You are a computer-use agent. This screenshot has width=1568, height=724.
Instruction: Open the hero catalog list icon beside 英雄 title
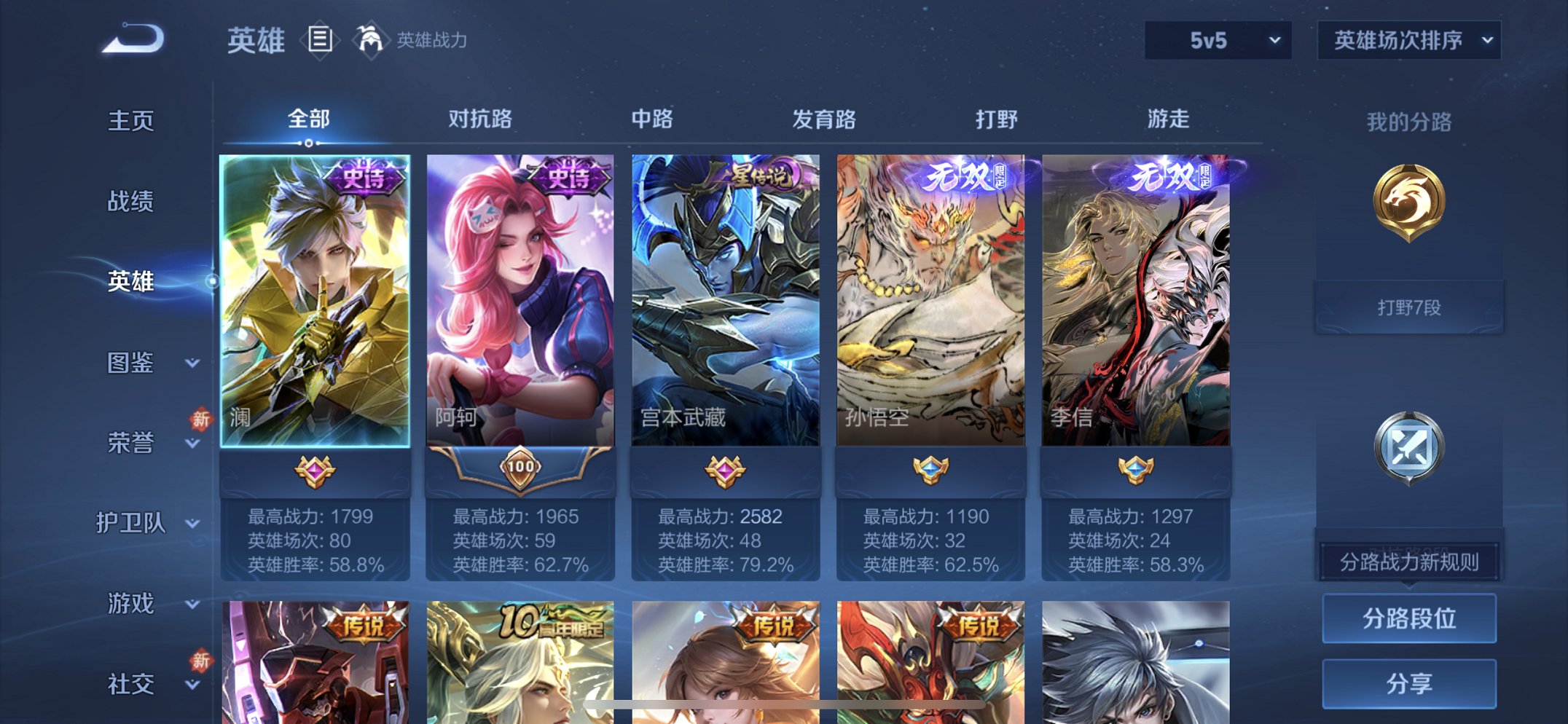coord(319,40)
